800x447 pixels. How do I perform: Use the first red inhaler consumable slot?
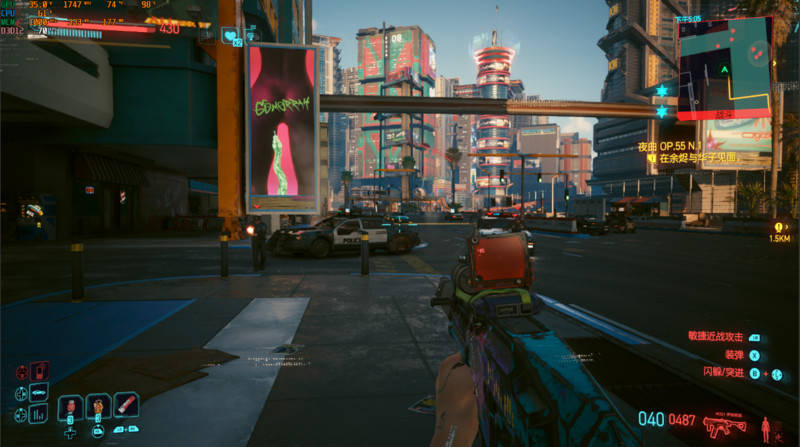[71, 407]
